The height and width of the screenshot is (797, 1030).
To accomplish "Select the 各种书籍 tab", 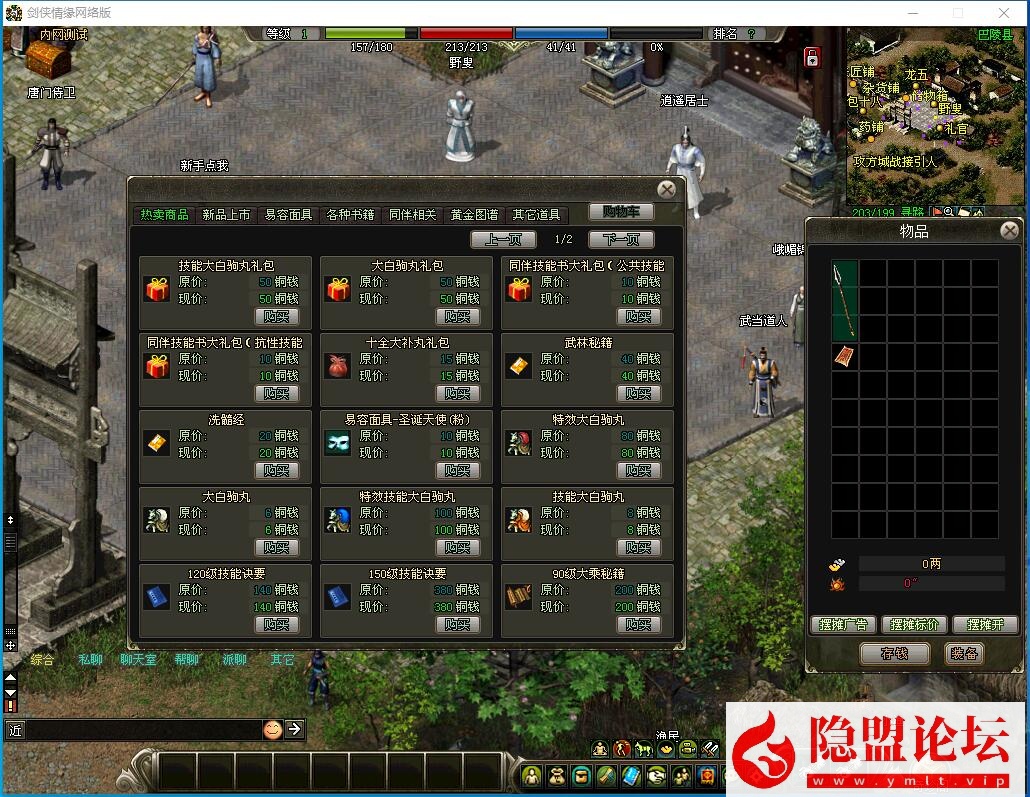I will 350,215.
